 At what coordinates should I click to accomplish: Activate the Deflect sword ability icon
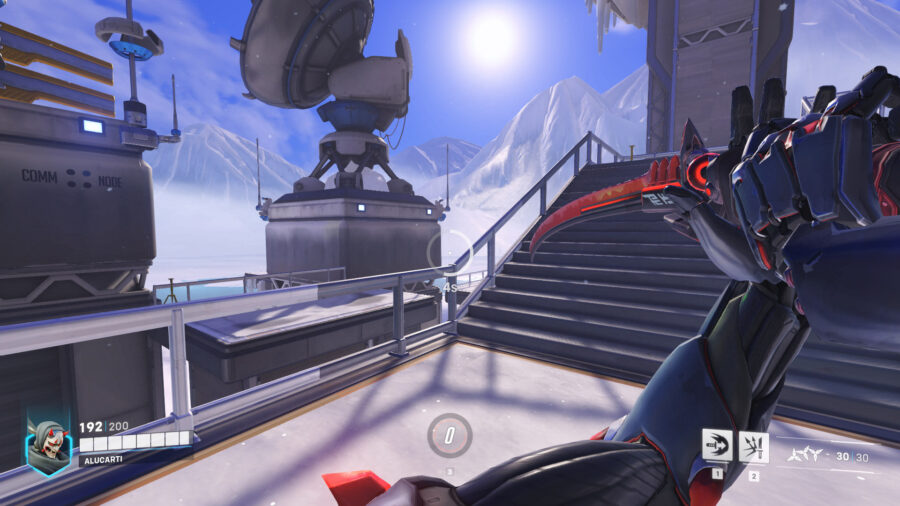point(753,446)
